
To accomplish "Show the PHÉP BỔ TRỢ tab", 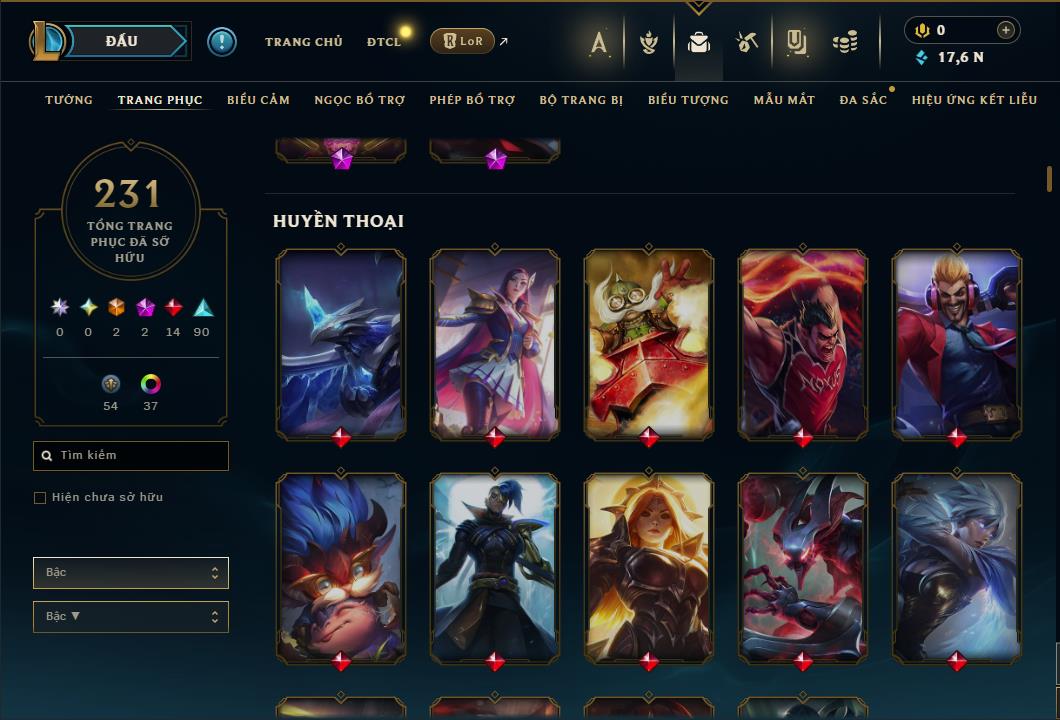I will coord(472,100).
